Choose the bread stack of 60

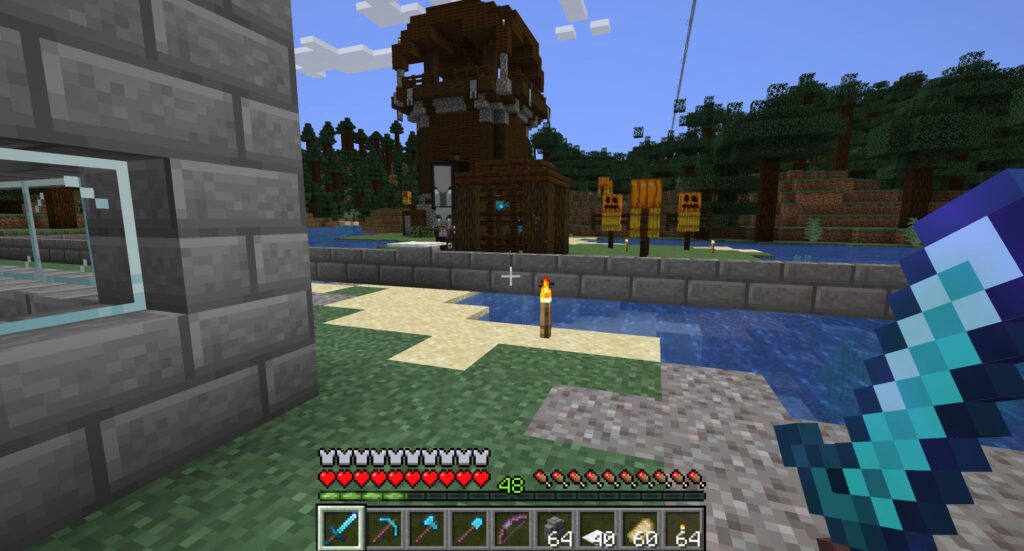[x=641, y=527]
